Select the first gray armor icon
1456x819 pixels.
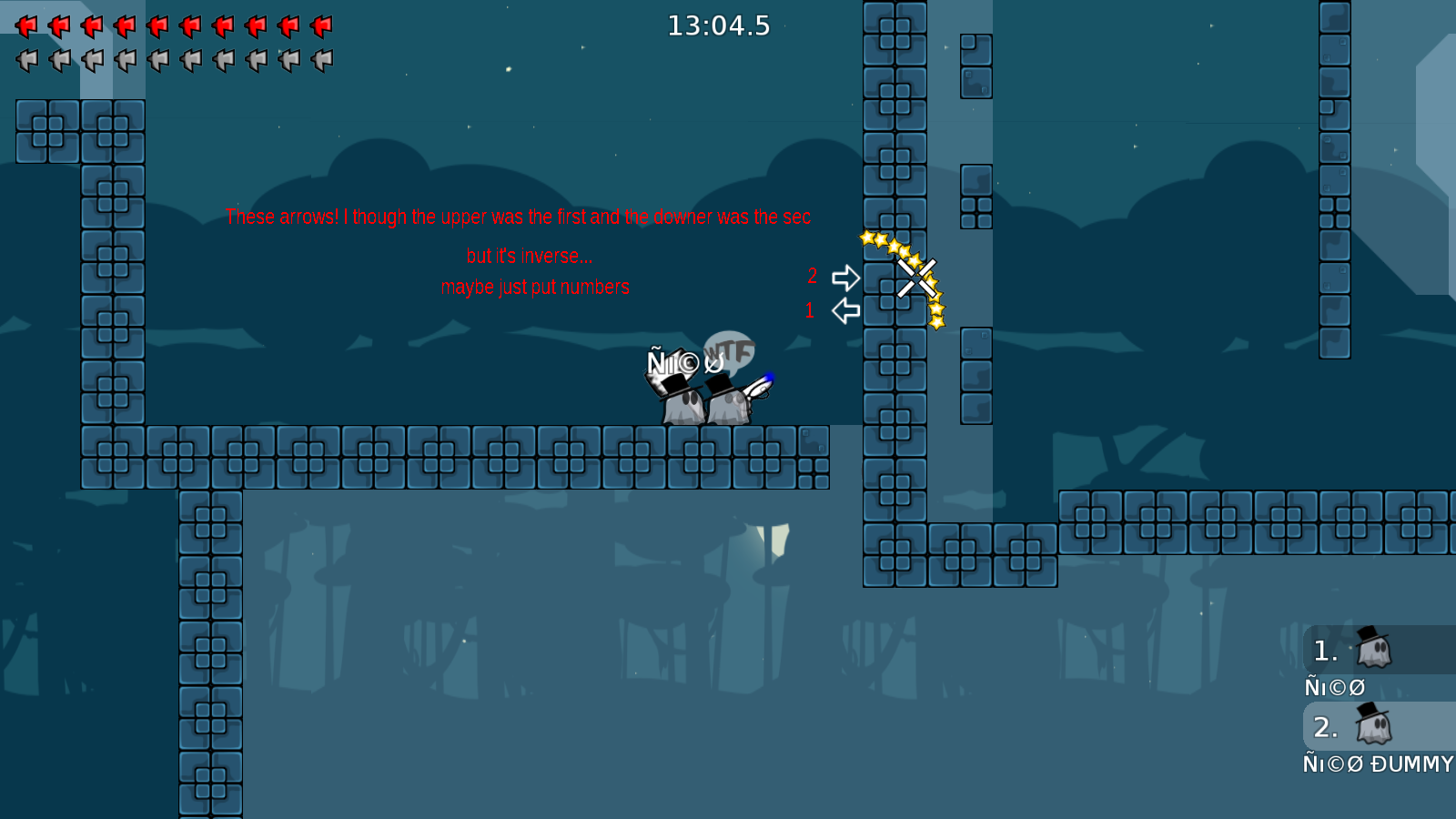[x=28, y=60]
